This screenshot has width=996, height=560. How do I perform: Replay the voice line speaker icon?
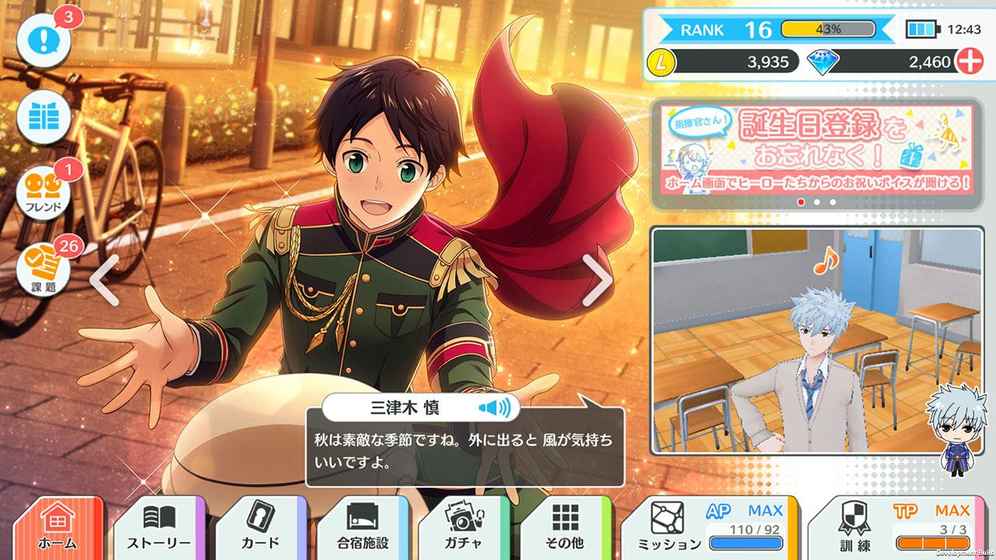click(494, 407)
